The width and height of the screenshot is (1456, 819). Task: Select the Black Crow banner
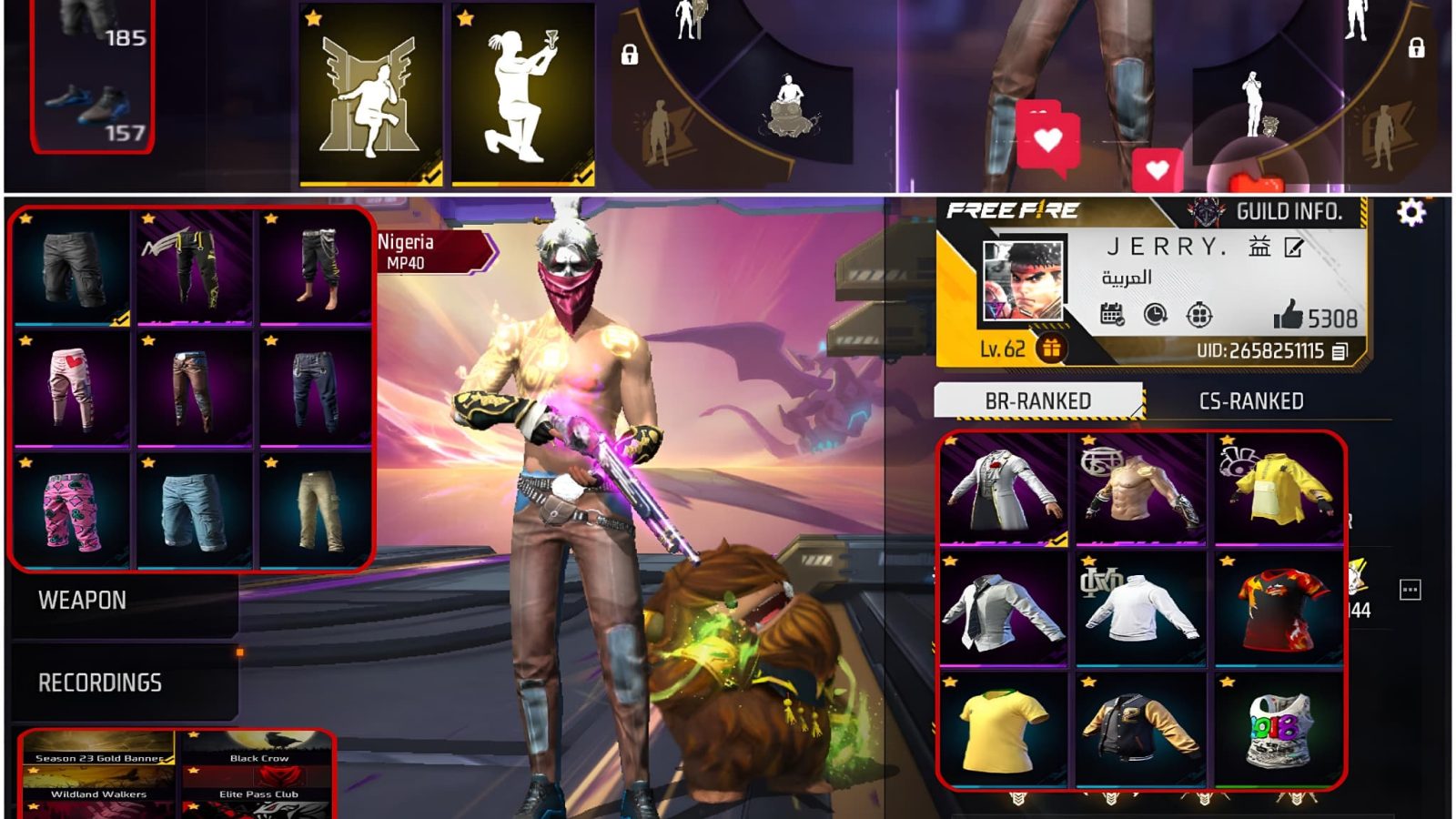point(258,748)
